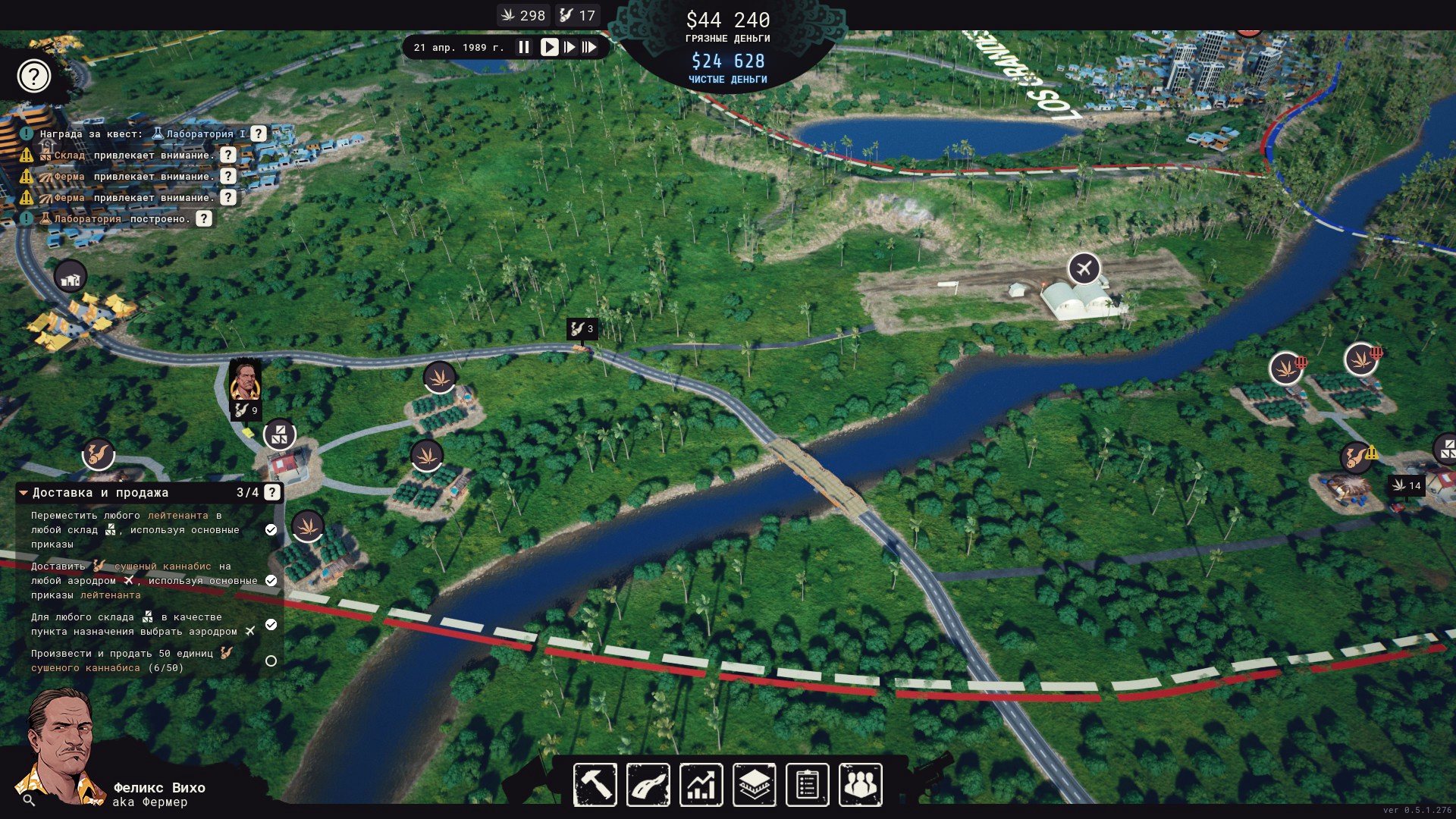Set game to normal play speed
Viewport: 1456px width, 819px height.
pyautogui.click(x=549, y=47)
